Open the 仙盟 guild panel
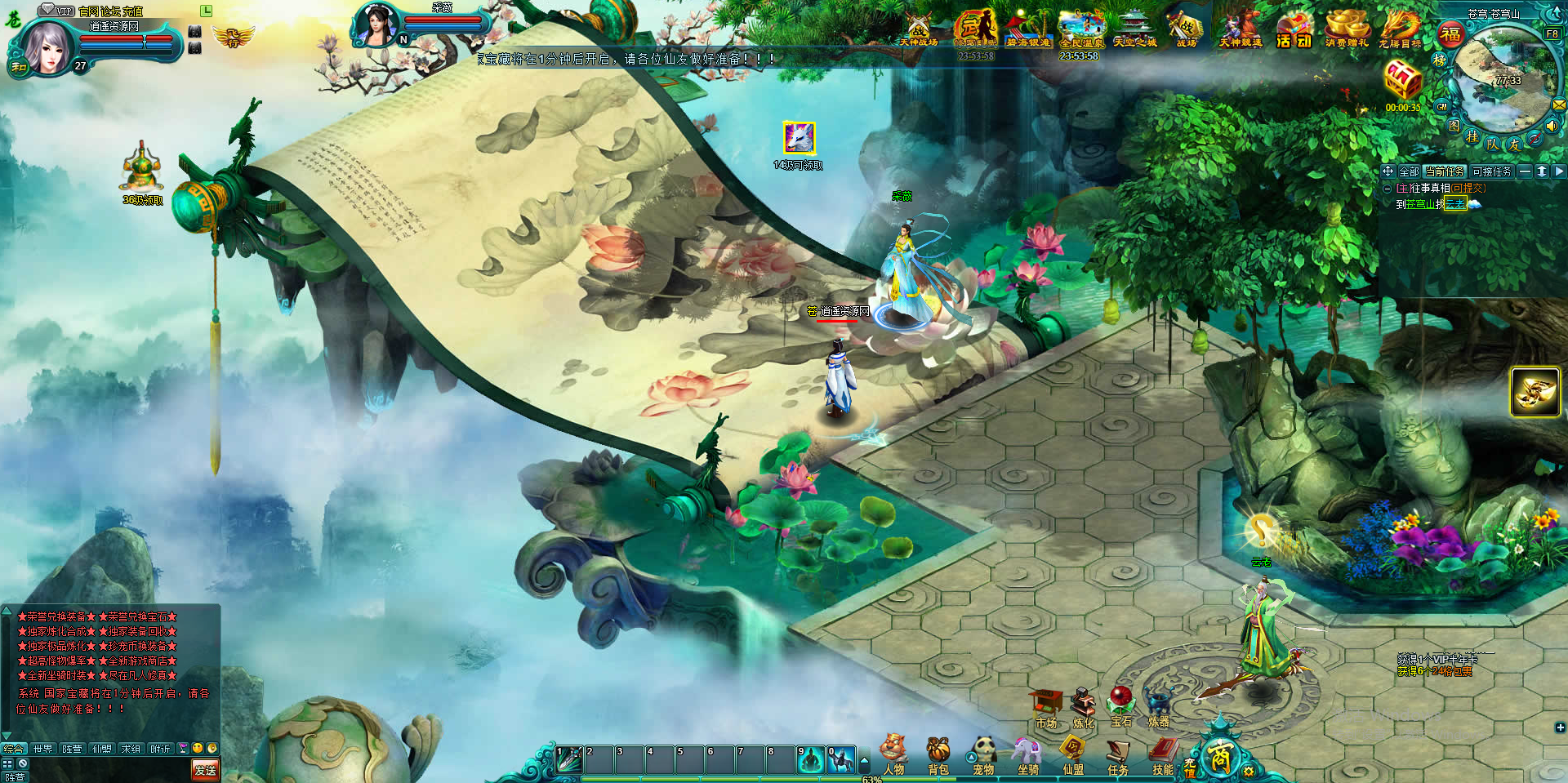Screen dimensions: 1568x783 coord(1072,754)
